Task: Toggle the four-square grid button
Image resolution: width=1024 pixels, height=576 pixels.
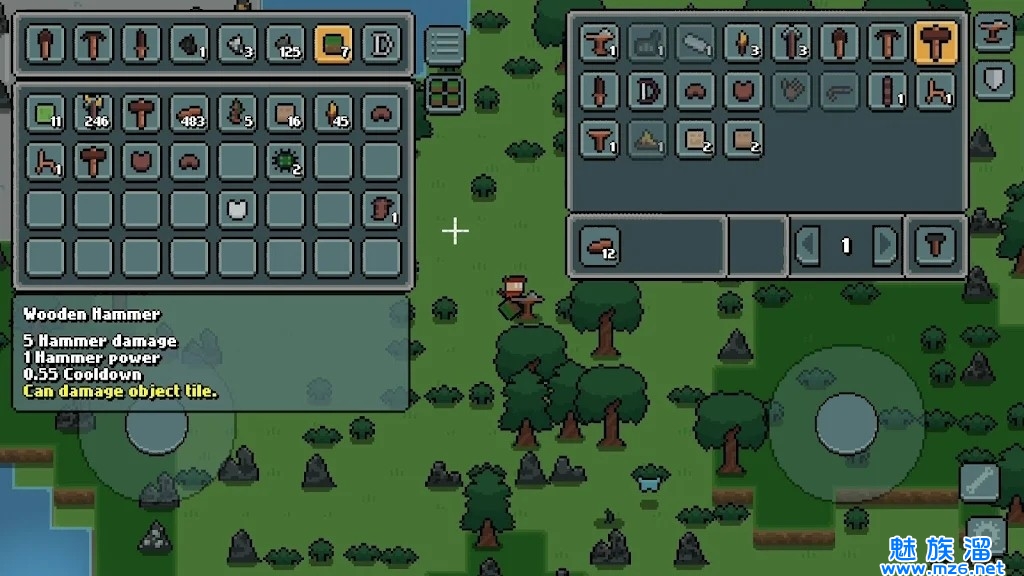Action: coord(445,94)
